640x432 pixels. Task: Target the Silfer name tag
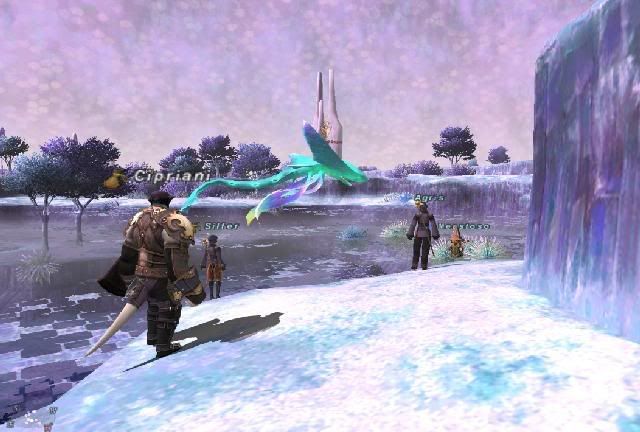click(221, 227)
